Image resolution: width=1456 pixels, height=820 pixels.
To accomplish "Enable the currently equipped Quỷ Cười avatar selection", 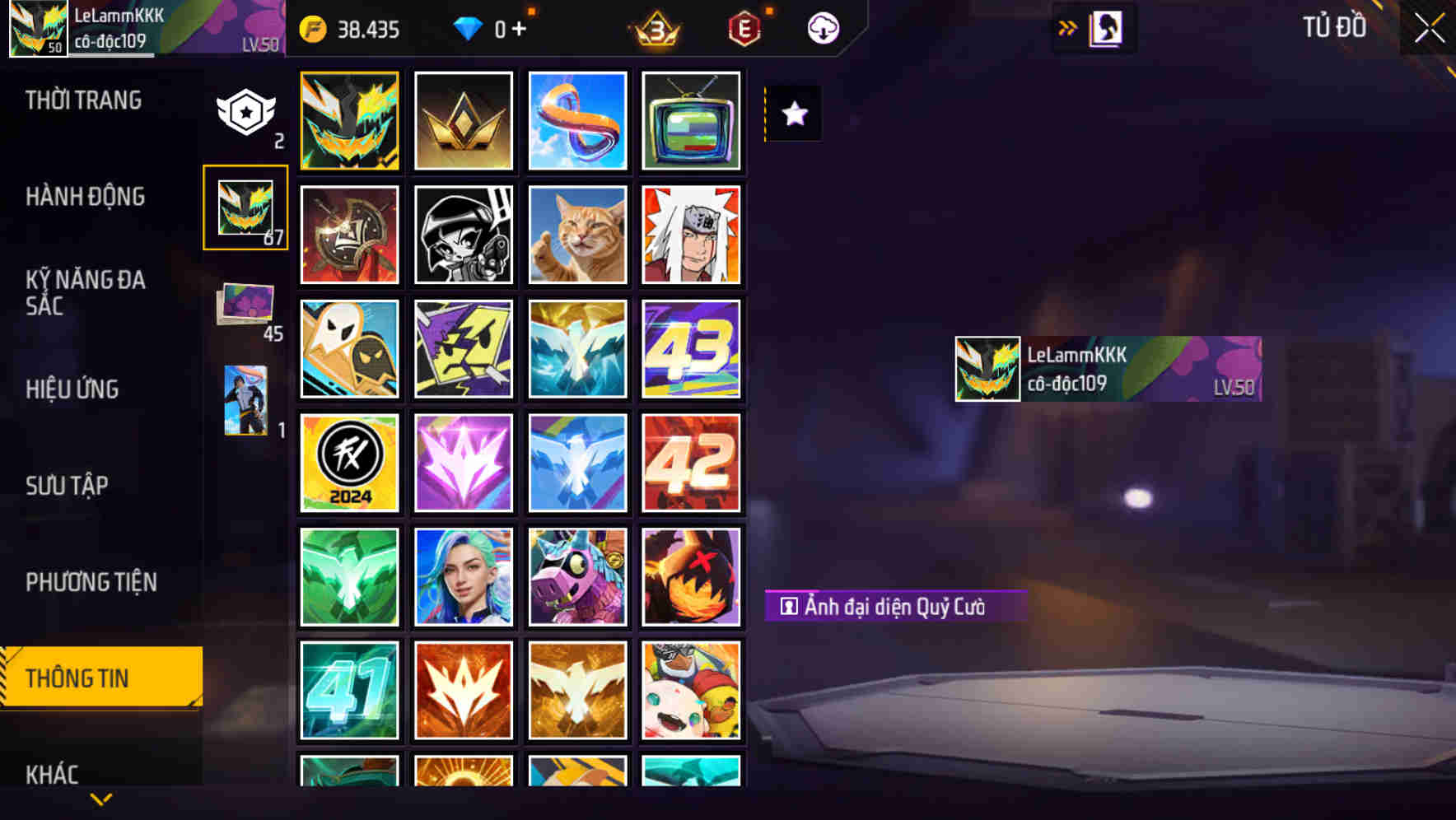I will [x=349, y=120].
